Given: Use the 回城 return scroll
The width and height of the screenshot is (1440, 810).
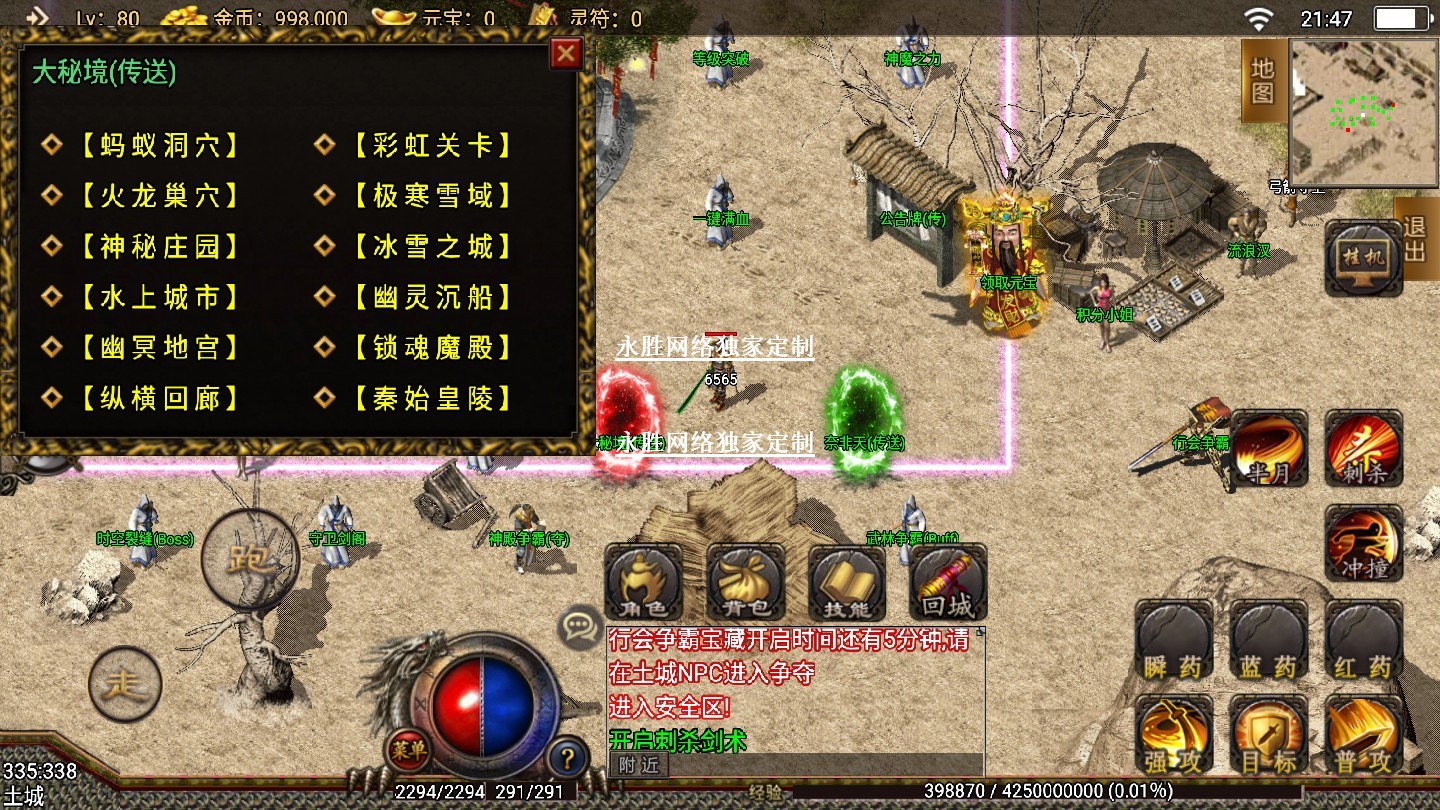Looking at the screenshot, I should [x=948, y=583].
